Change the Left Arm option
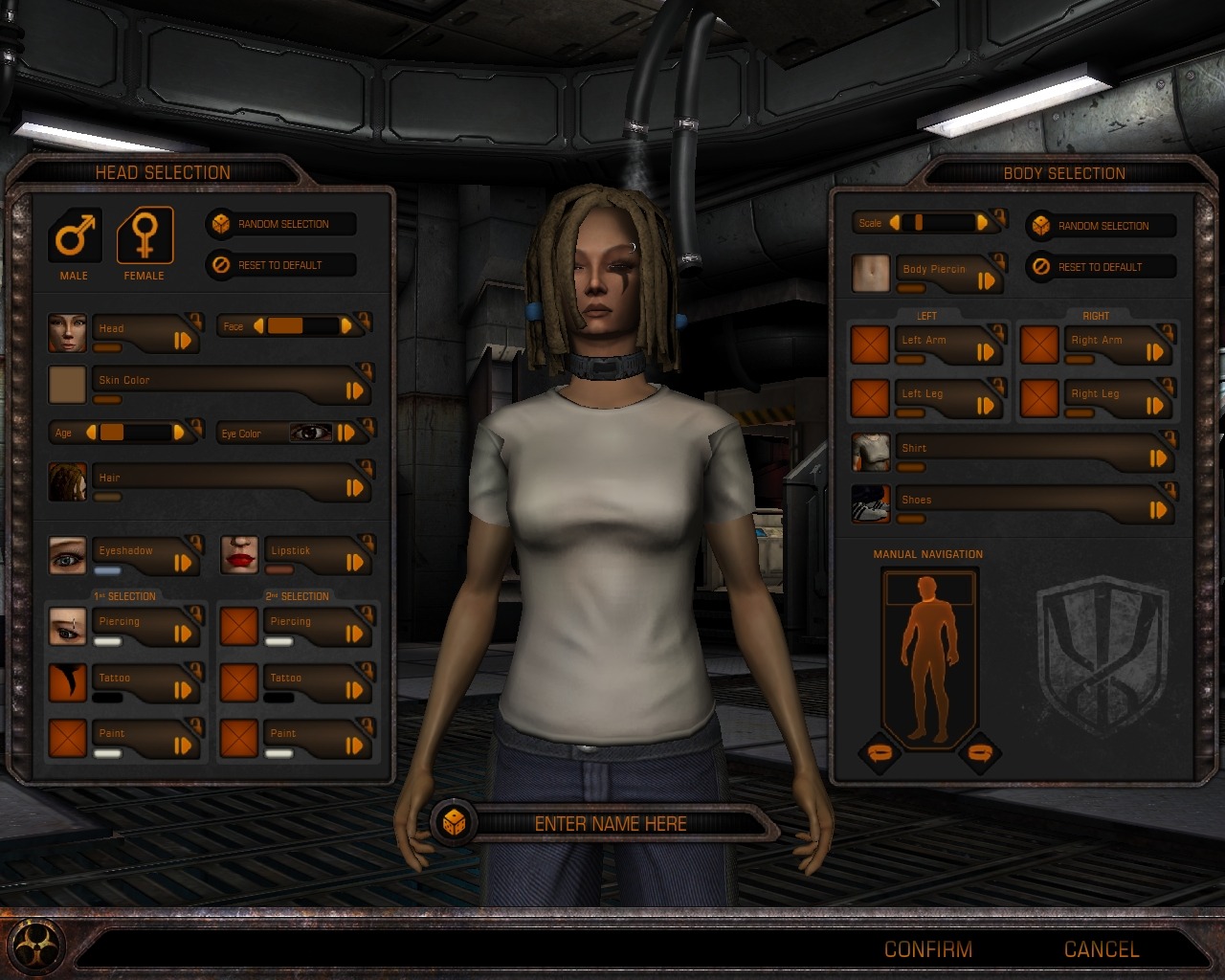The height and width of the screenshot is (980, 1225). pyautogui.click(x=985, y=351)
